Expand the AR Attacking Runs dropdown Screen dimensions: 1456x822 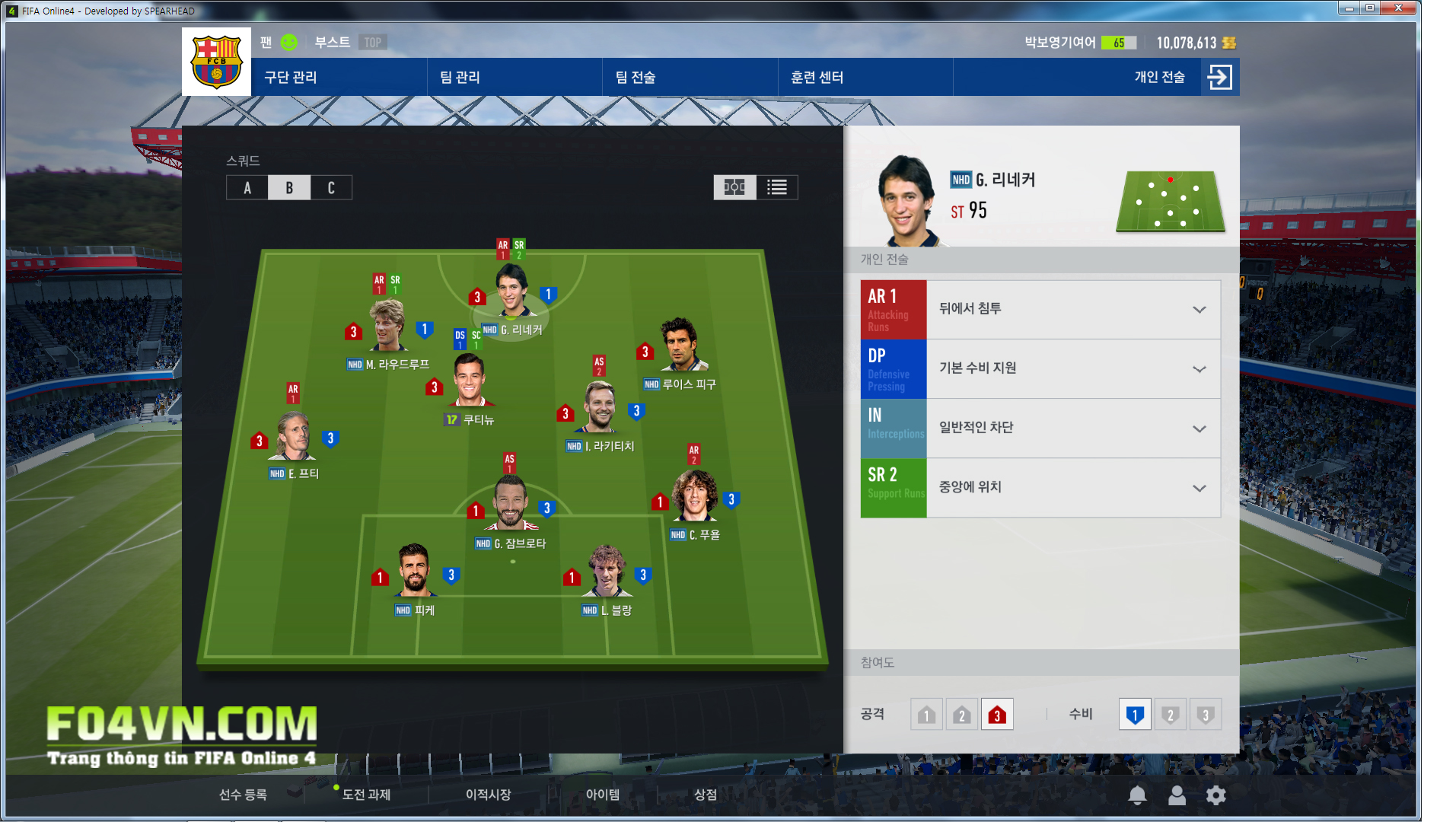[1199, 310]
